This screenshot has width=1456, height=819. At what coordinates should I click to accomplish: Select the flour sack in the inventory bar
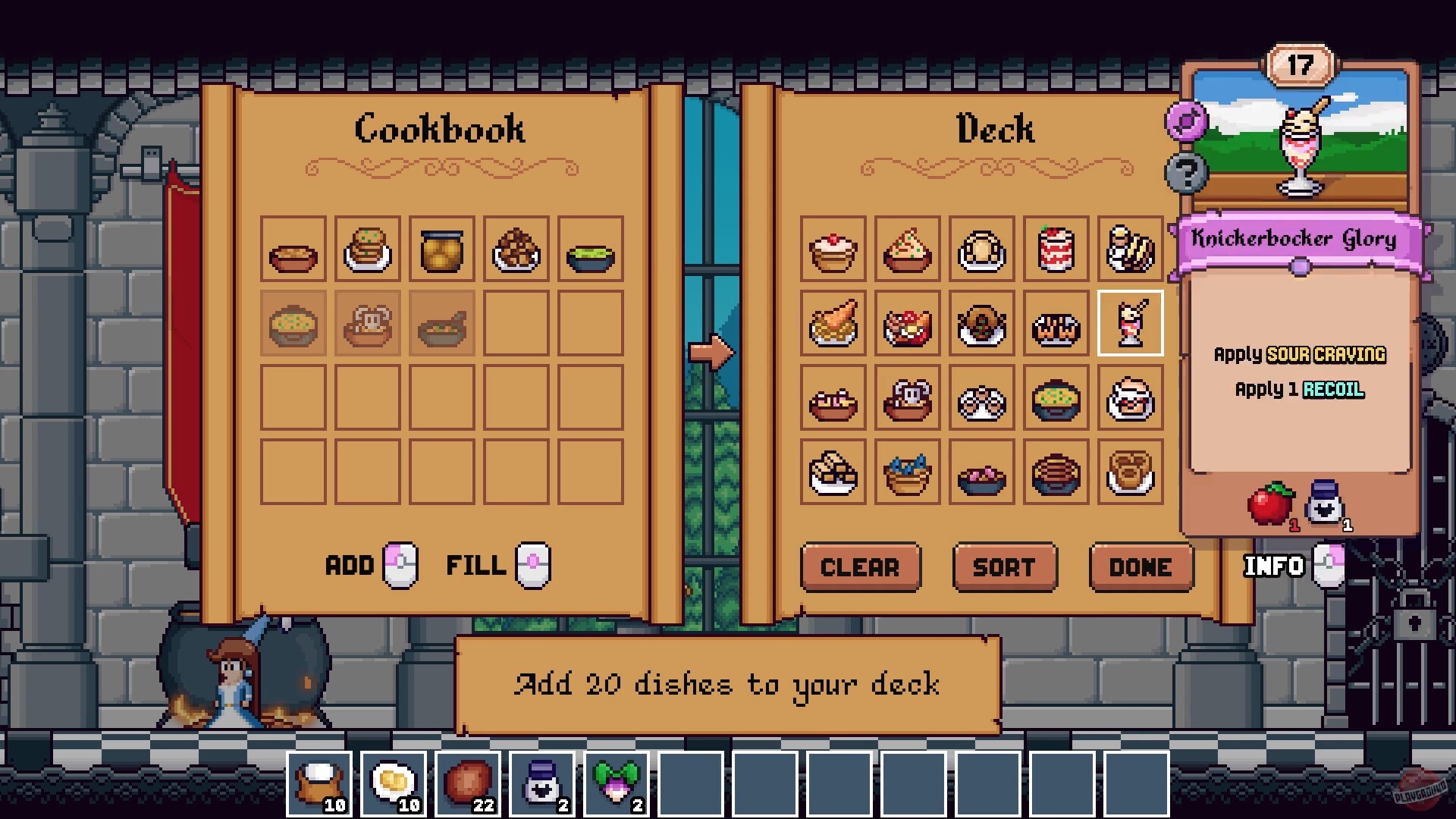pos(318,783)
